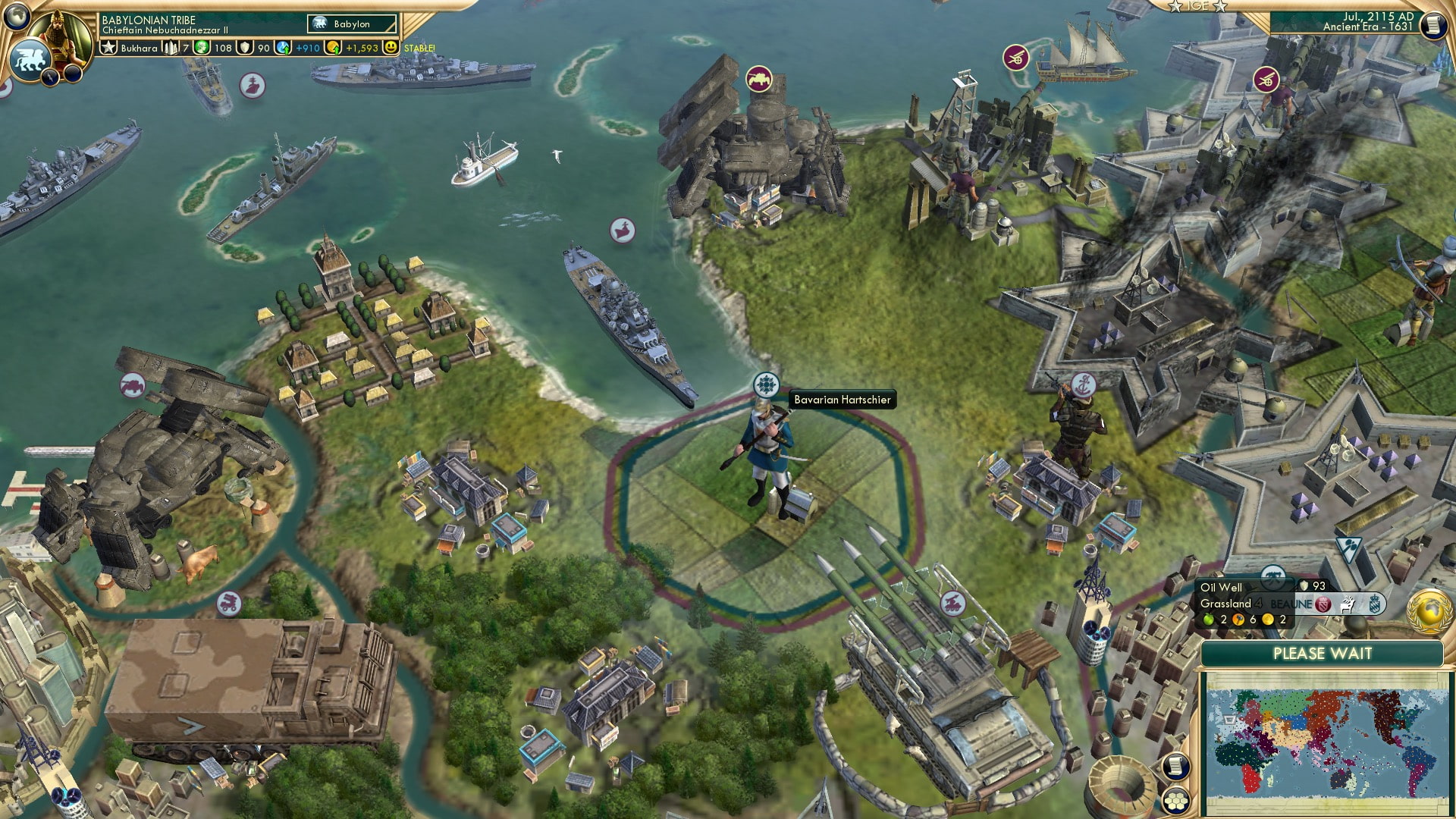
Task: Click the BEAUNE city banner label
Action: [x=1291, y=604]
